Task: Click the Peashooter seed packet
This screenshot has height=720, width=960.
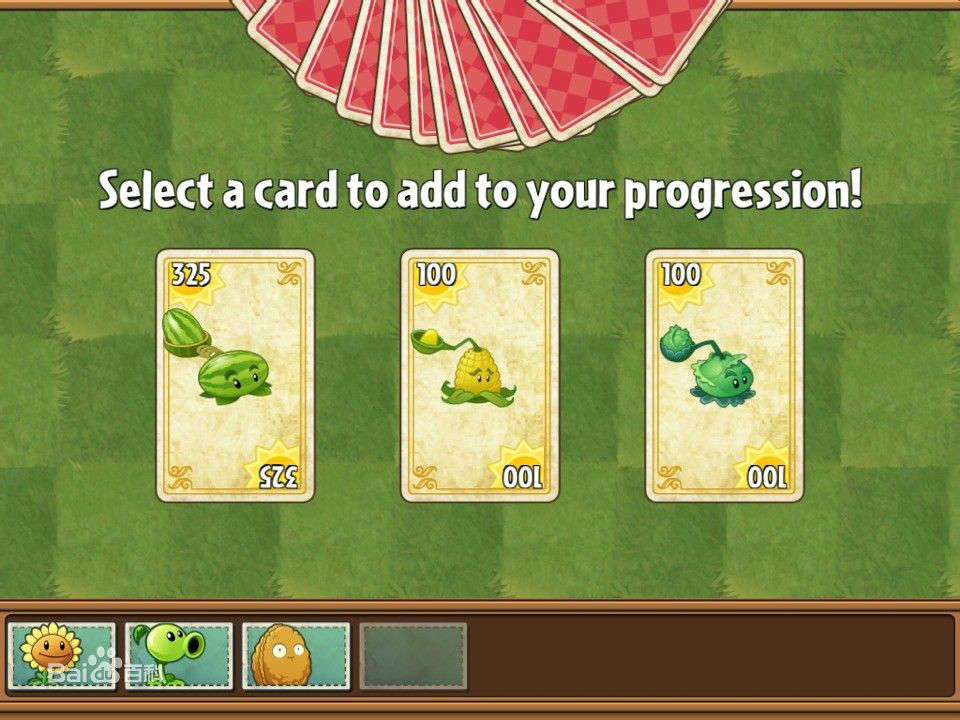Action: (x=179, y=656)
